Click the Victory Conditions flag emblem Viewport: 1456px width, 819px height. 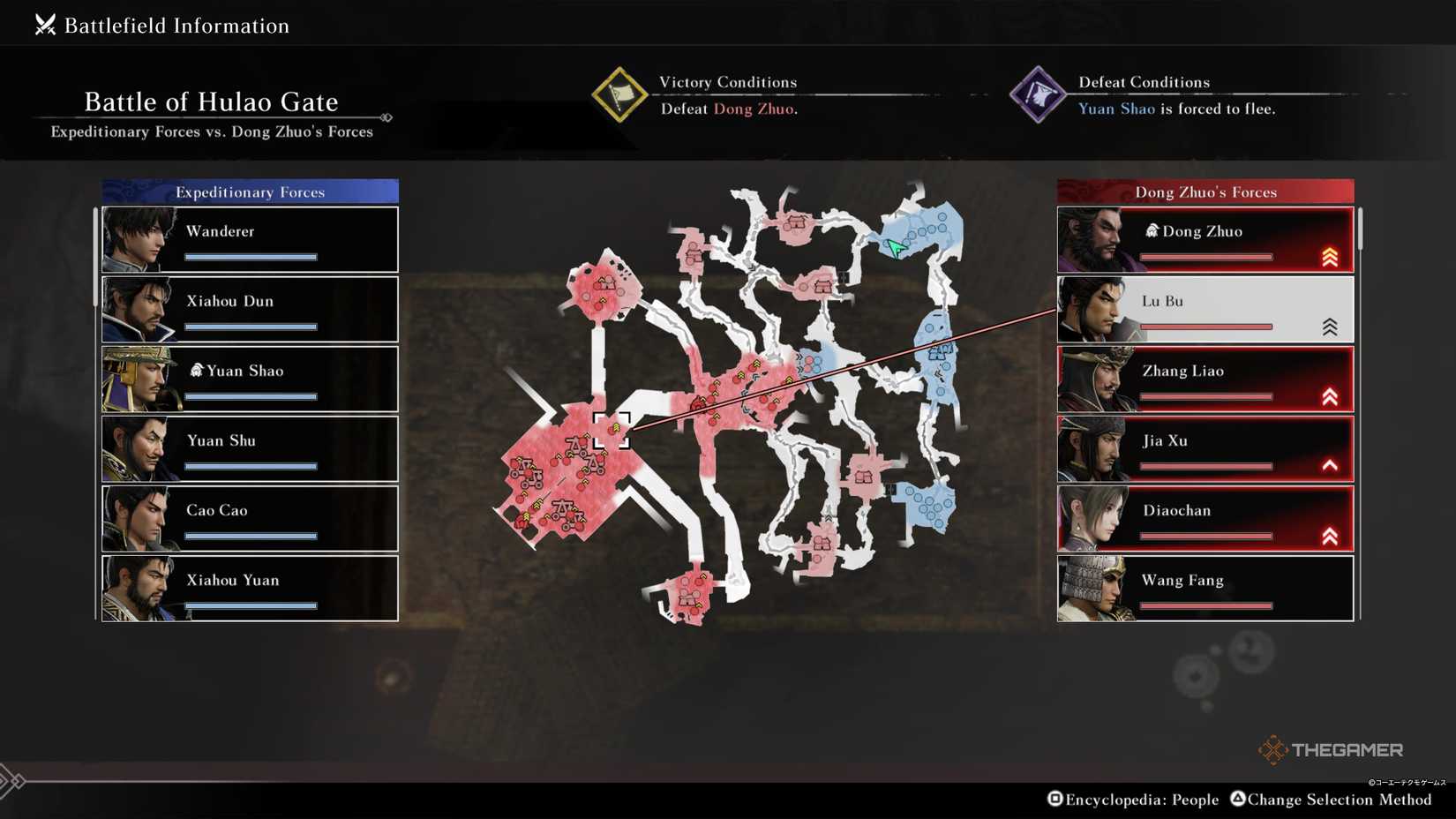tap(620, 94)
